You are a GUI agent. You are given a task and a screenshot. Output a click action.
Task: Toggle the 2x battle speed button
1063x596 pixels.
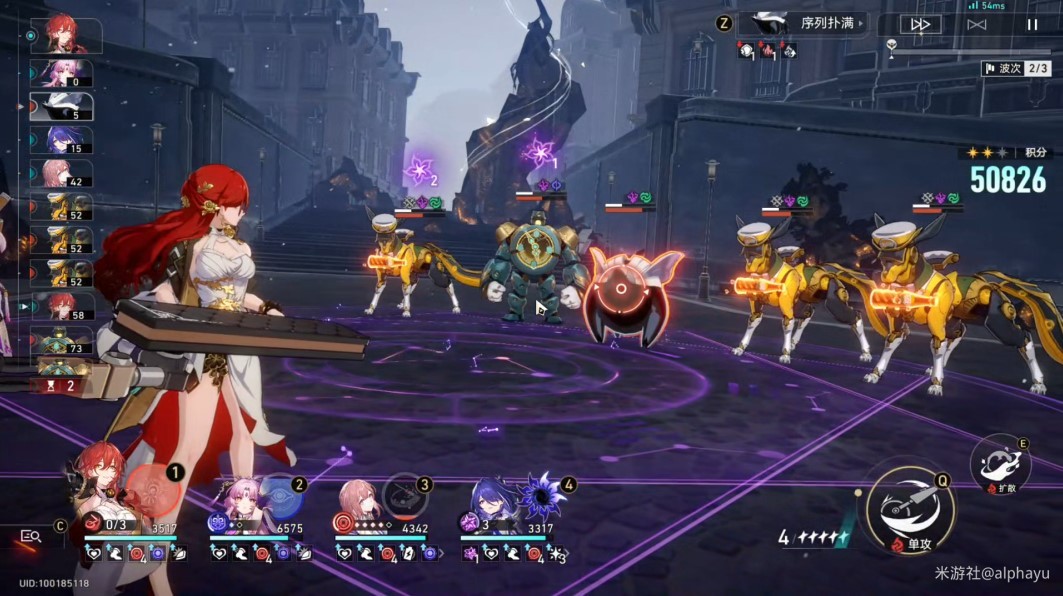(920, 24)
